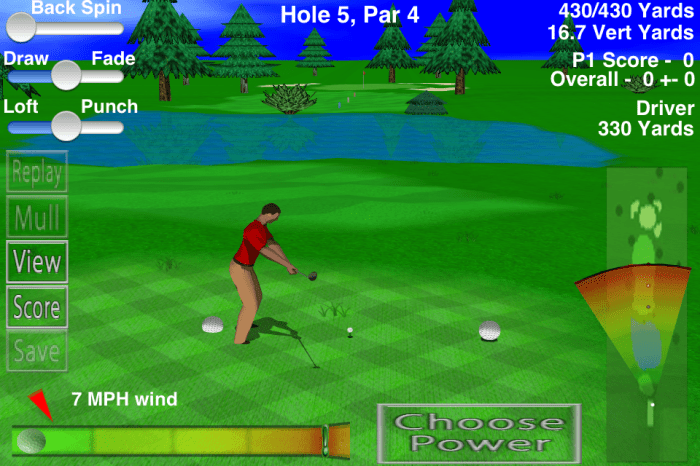Click the Loft/Punch slider knob
700x466 pixels.
pyautogui.click(x=66, y=125)
